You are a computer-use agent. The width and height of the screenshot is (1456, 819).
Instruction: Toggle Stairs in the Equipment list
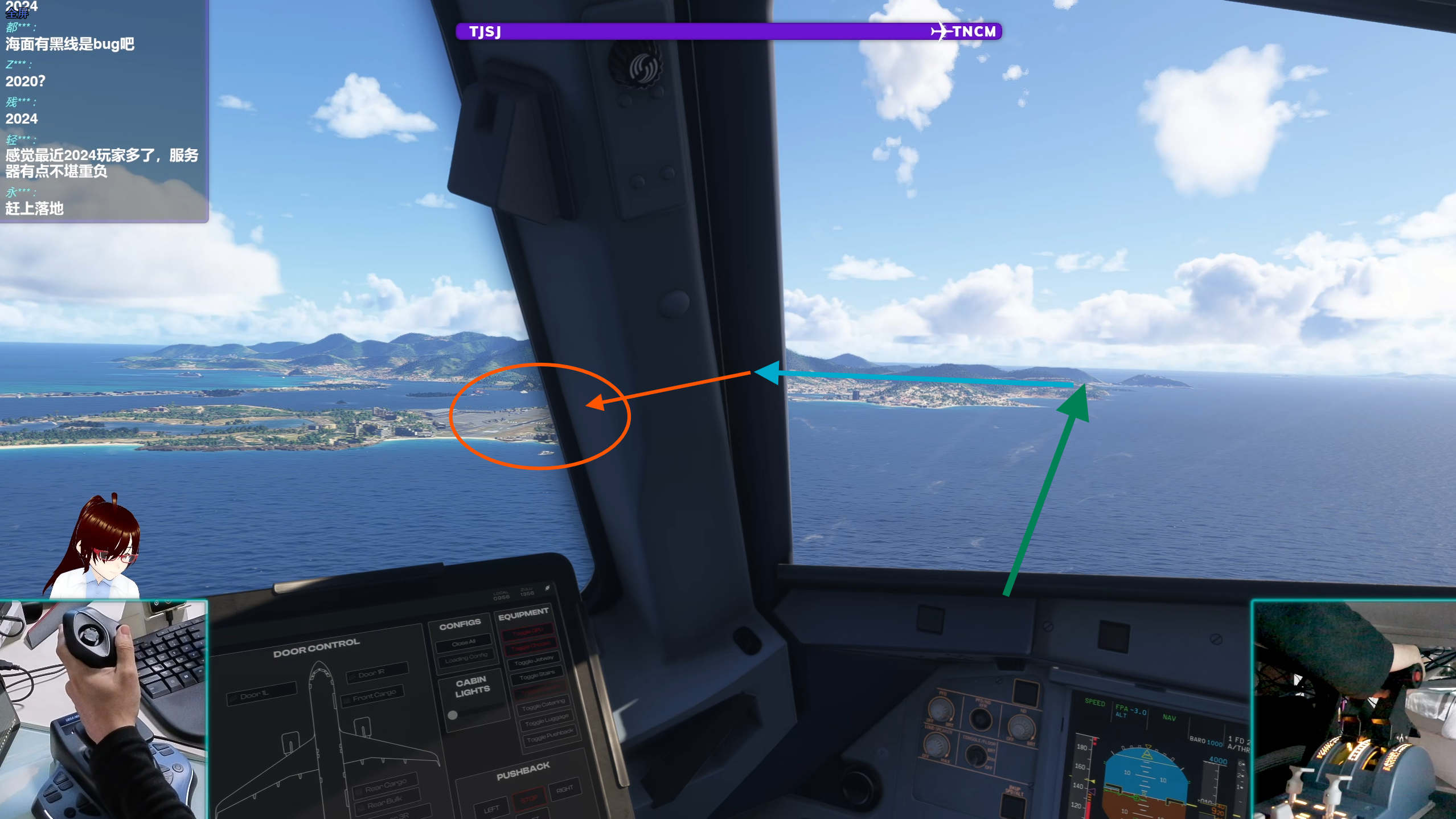pyautogui.click(x=537, y=675)
